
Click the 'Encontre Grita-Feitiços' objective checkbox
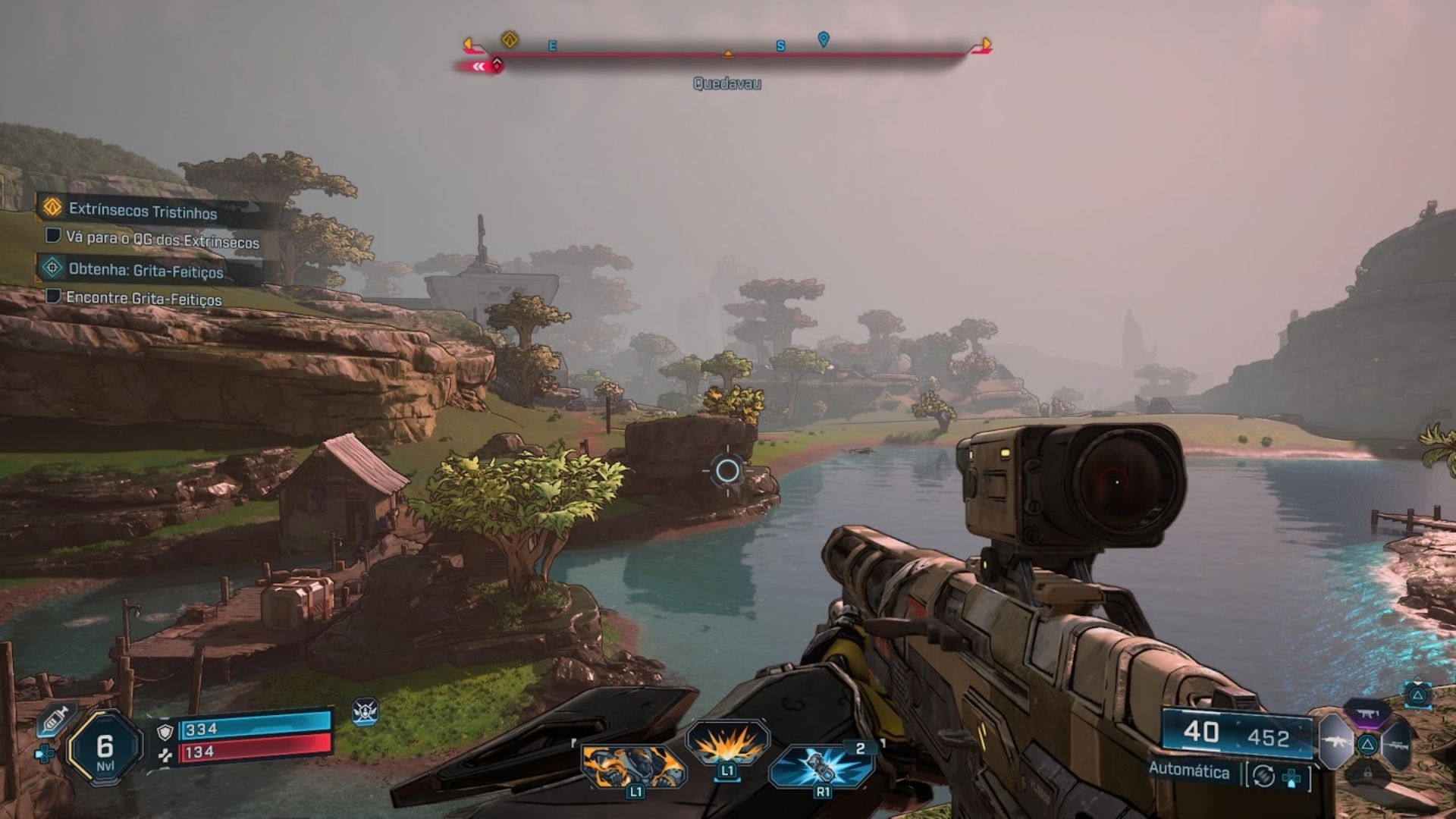(x=53, y=296)
